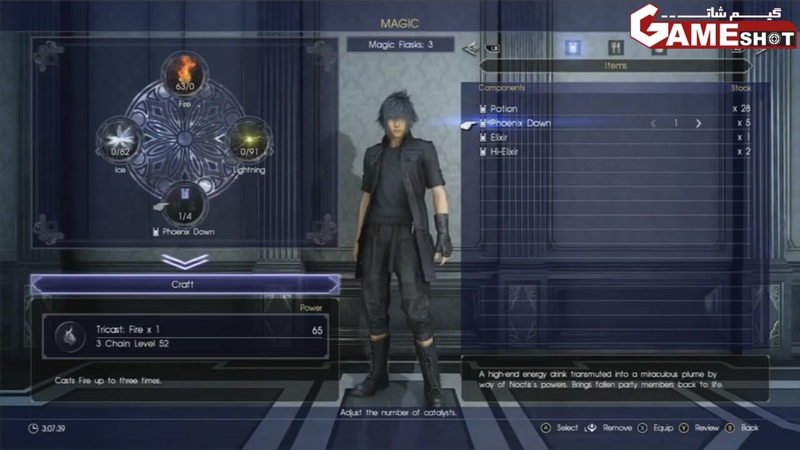Screen dimensions: 800x450
Task: Select the Fire element orb
Action: click(184, 75)
